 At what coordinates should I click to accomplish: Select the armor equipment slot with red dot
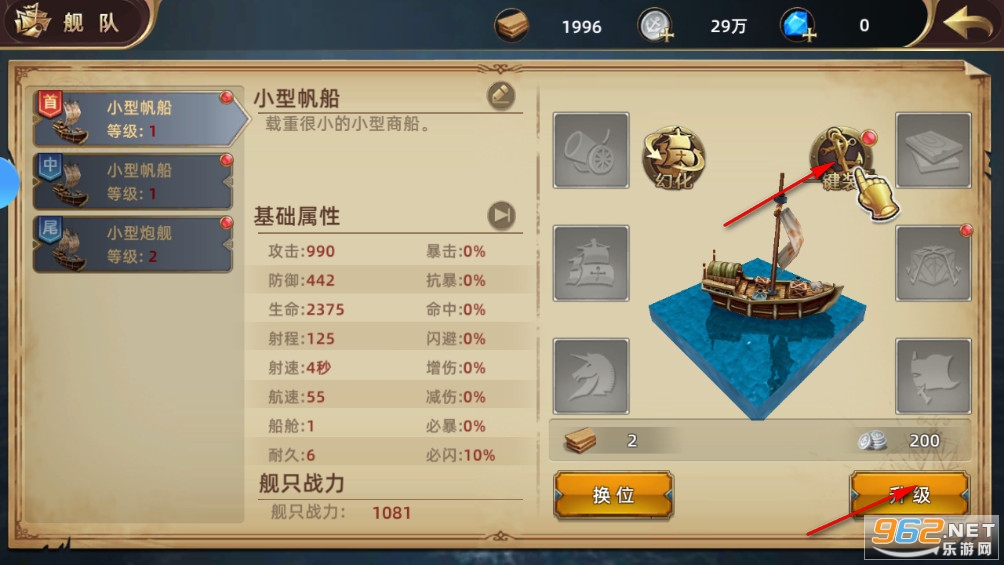(933, 263)
